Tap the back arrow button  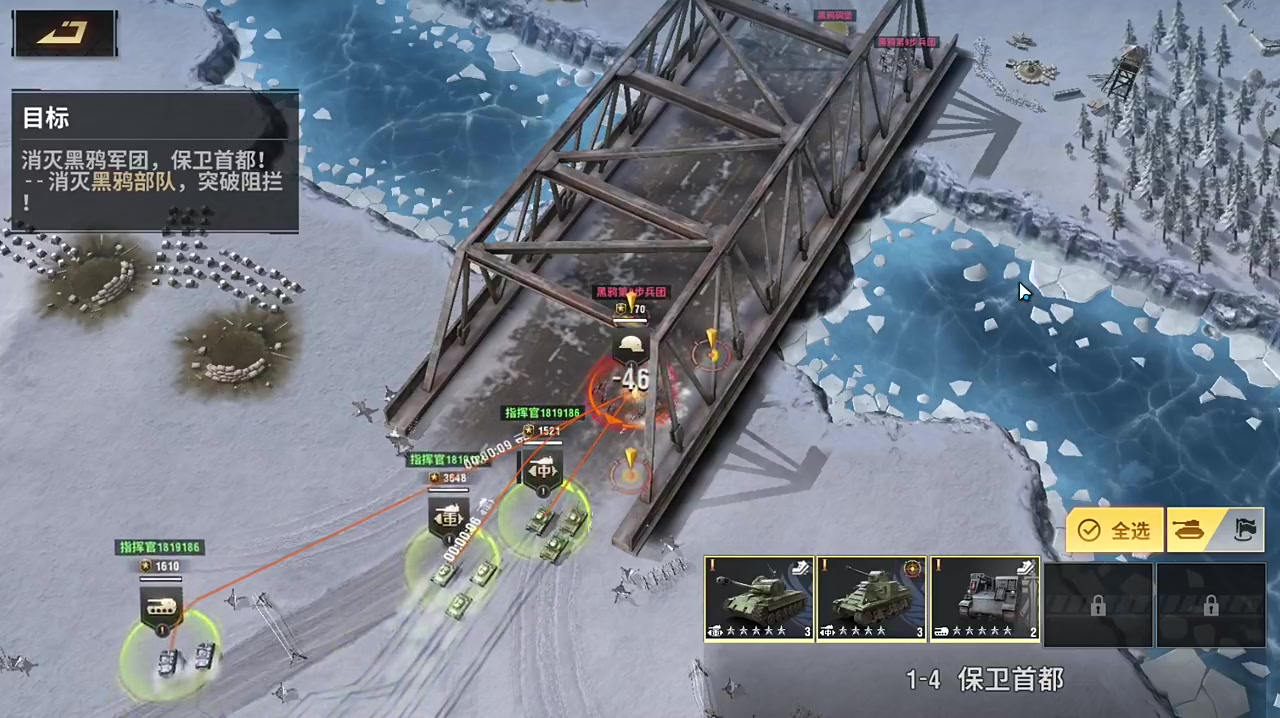pos(64,33)
